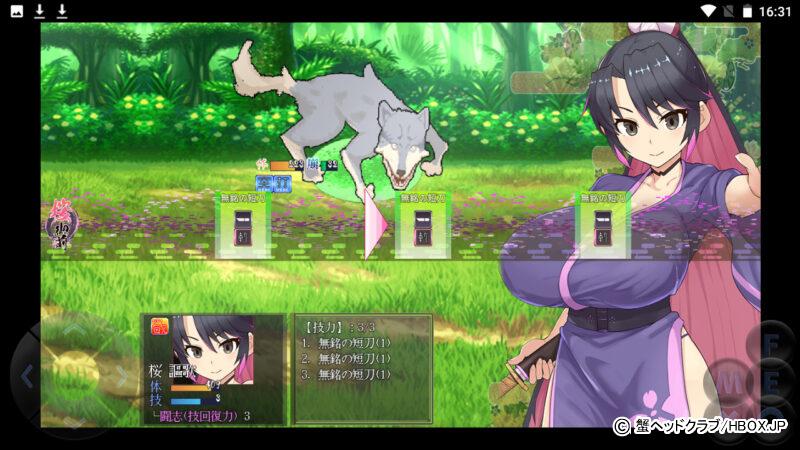Tap the round virtual M button
This screenshot has height=450, width=800.
(729, 383)
